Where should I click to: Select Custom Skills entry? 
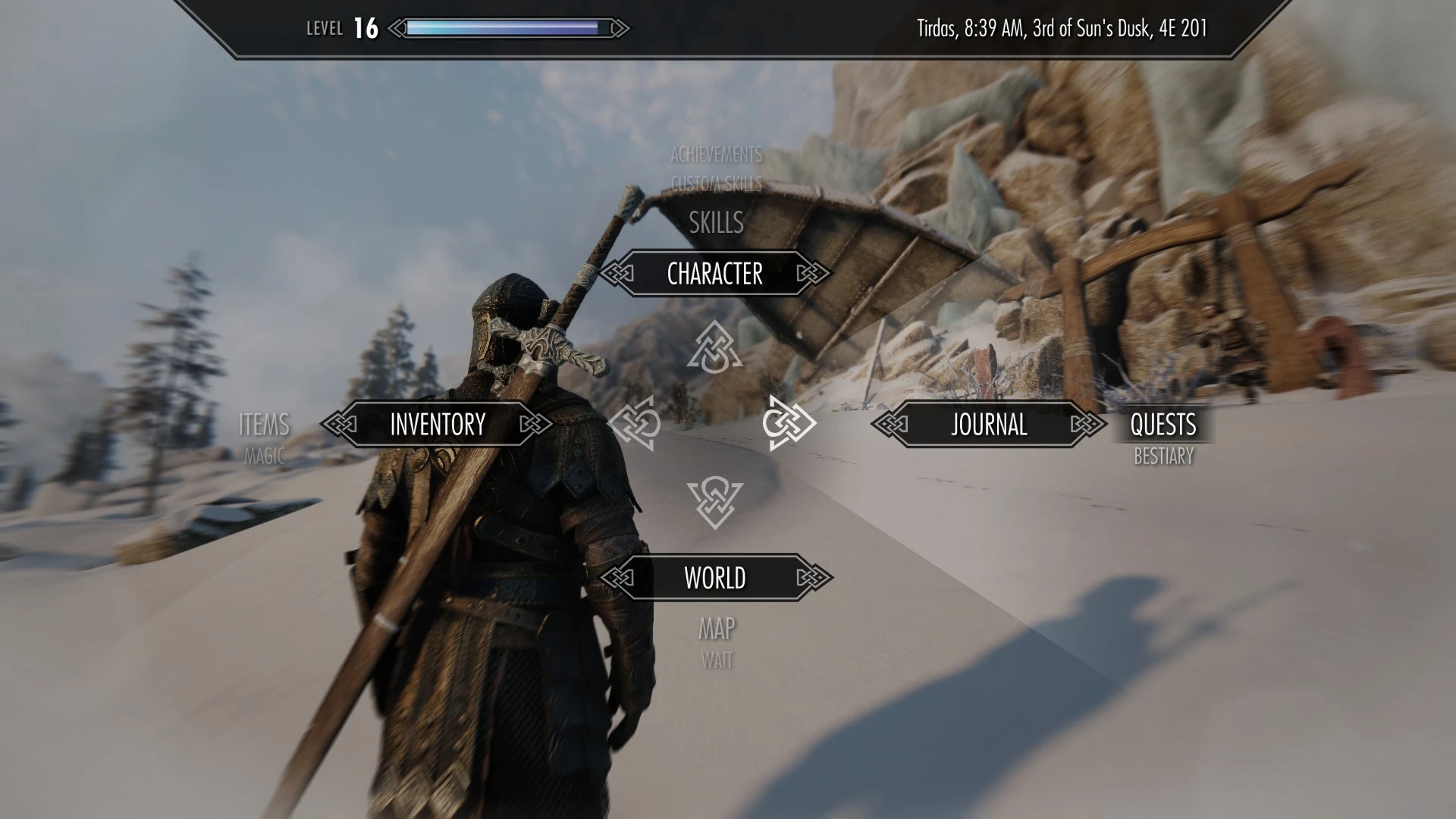(x=716, y=184)
